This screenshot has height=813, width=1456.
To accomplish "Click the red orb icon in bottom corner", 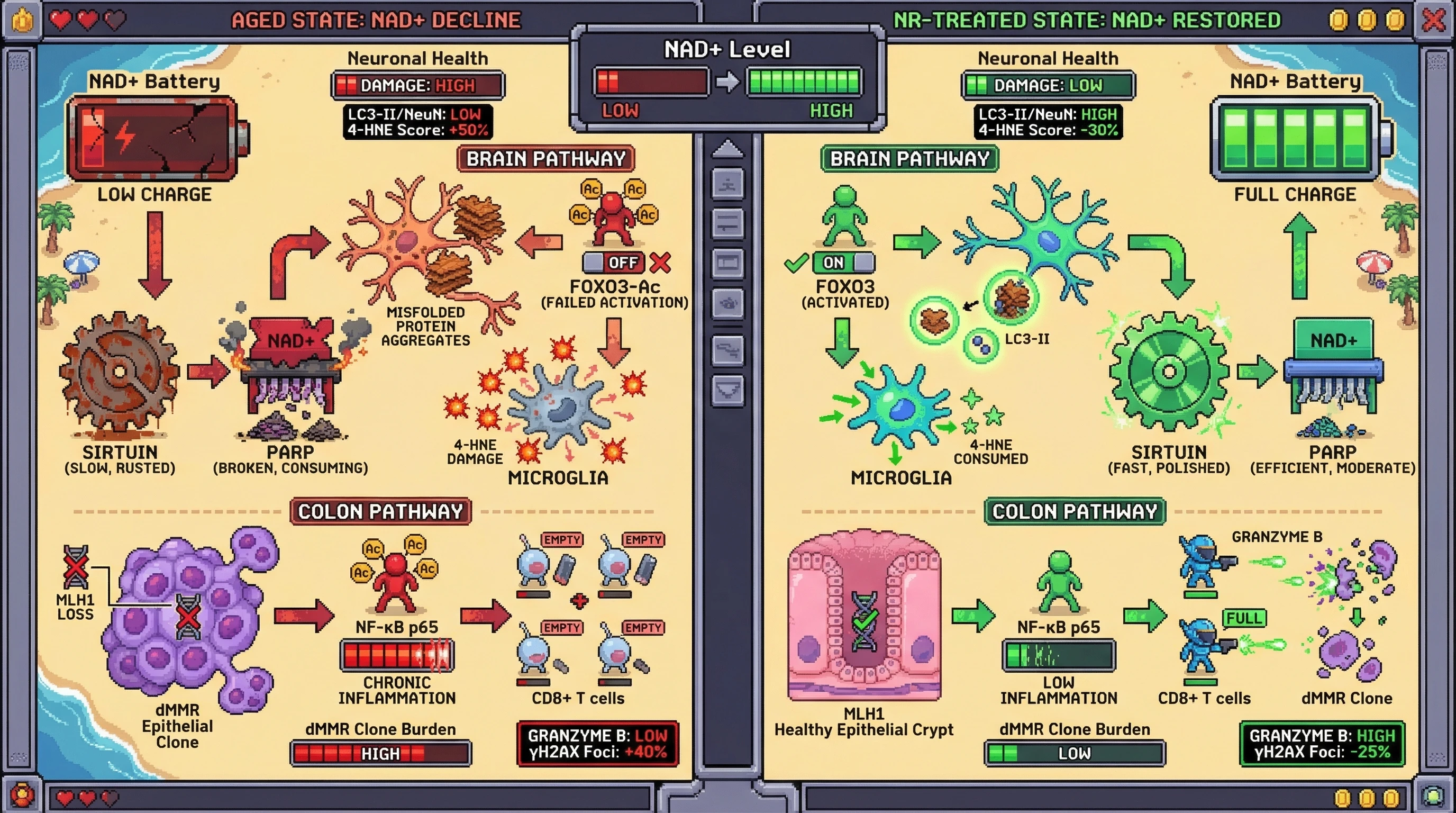I will click(x=22, y=796).
